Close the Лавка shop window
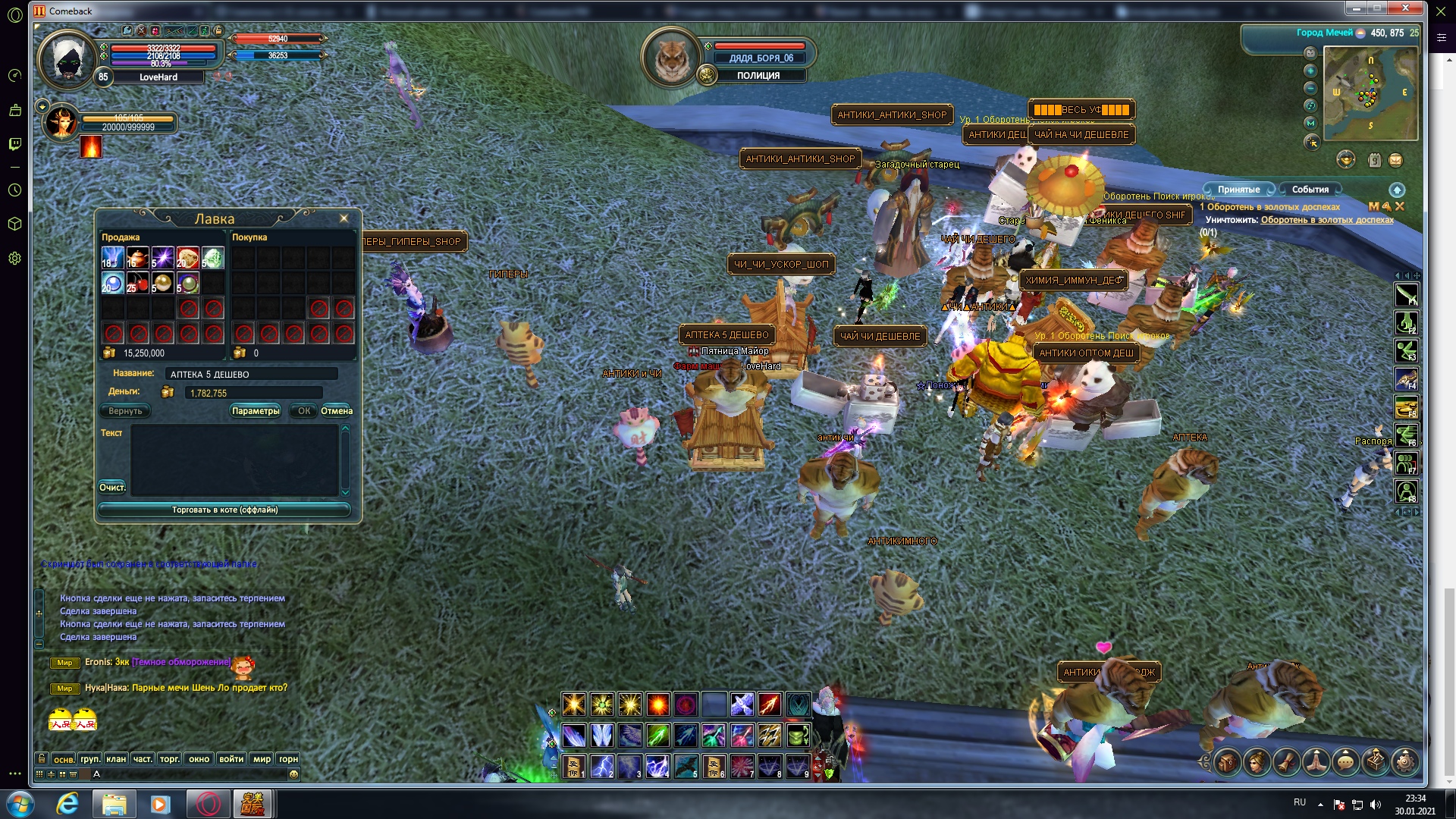 344,218
